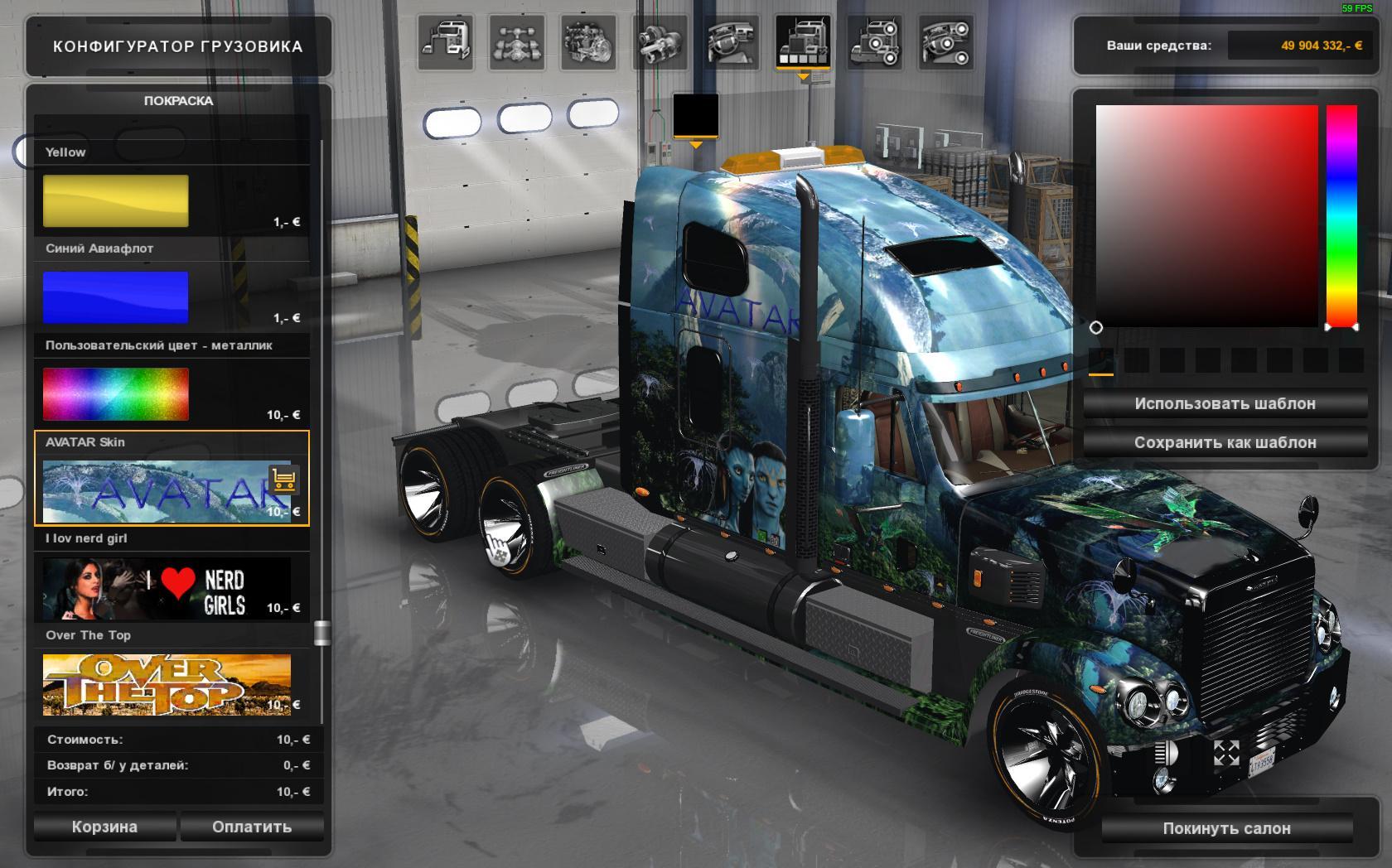Open the chassis category icon
The width and height of the screenshot is (1392, 868).
coord(517,42)
